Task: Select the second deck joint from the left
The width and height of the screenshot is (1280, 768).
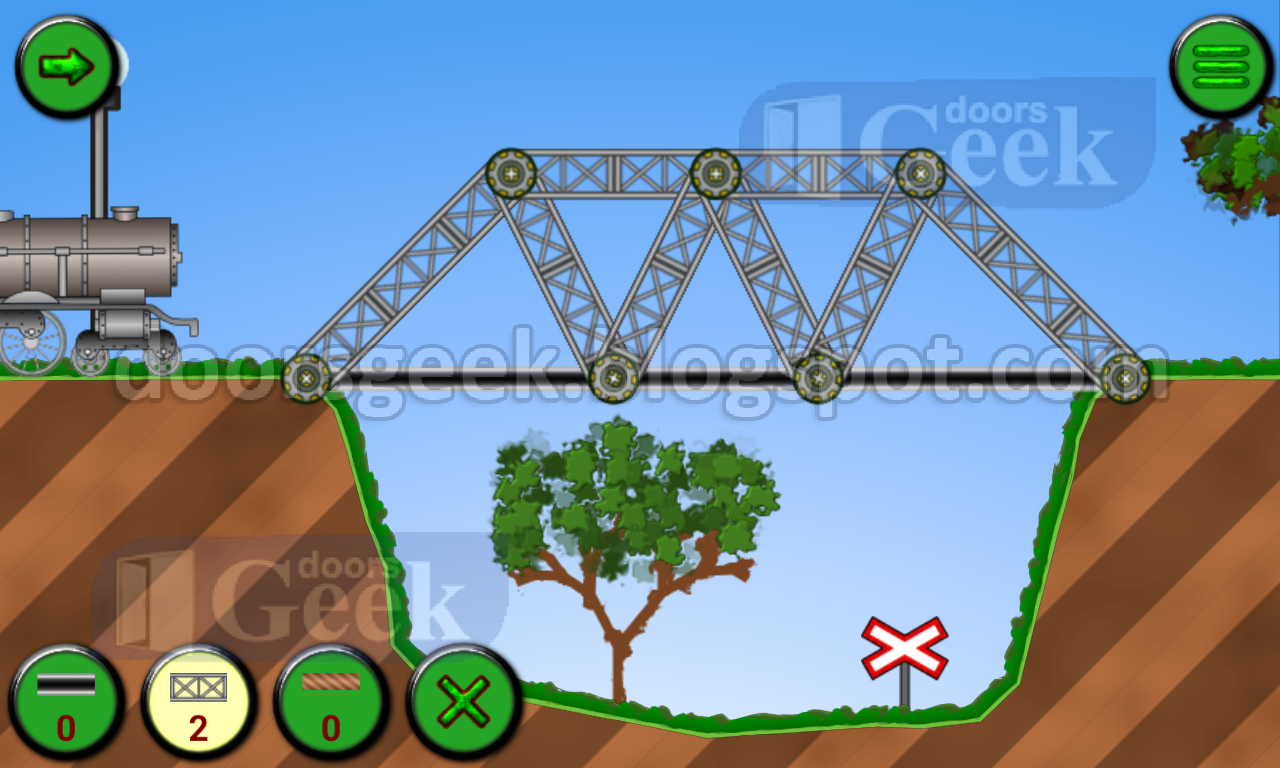Action: click(612, 380)
